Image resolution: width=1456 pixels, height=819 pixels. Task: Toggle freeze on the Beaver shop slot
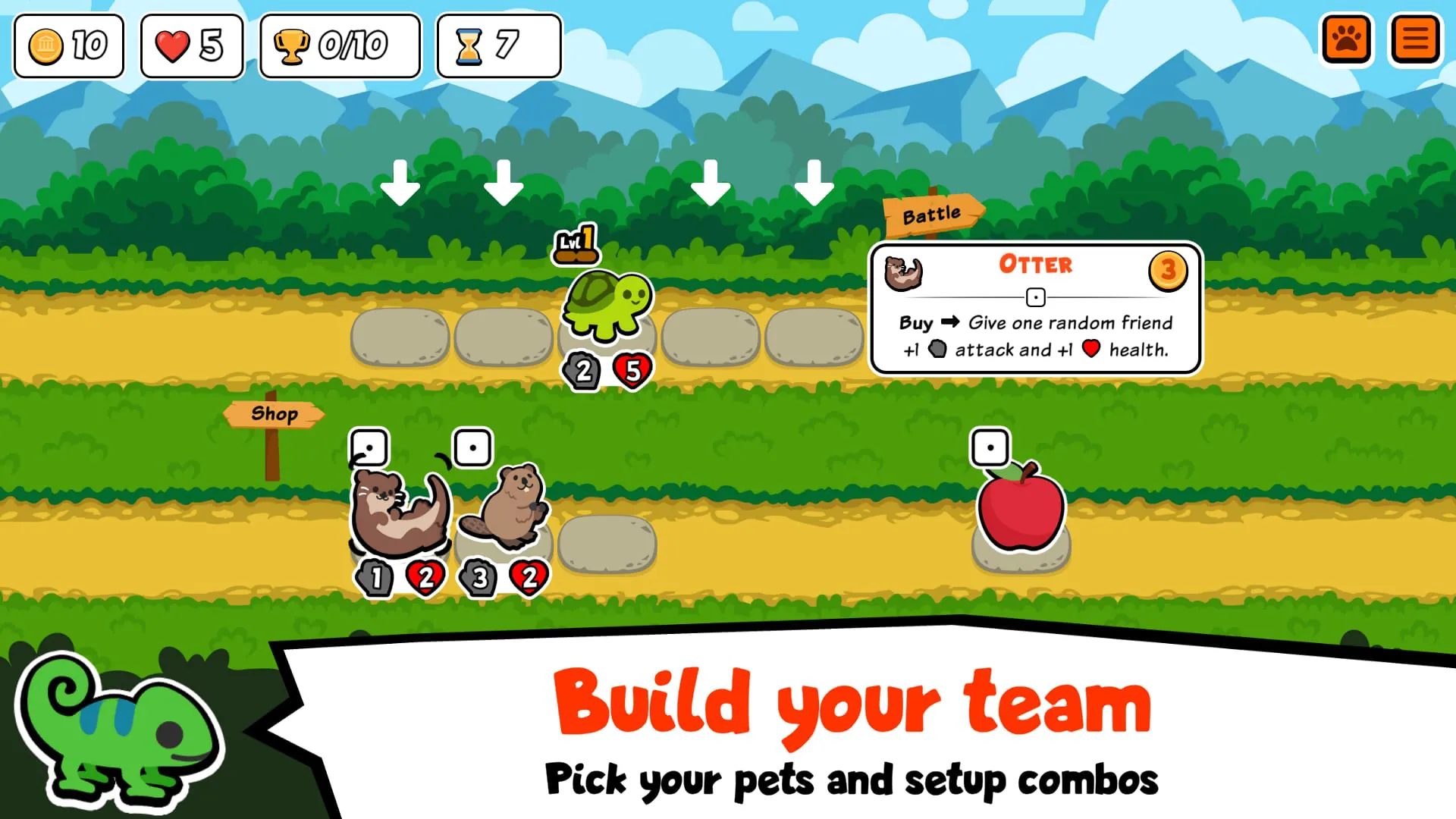pyautogui.click(x=472, y=447)
